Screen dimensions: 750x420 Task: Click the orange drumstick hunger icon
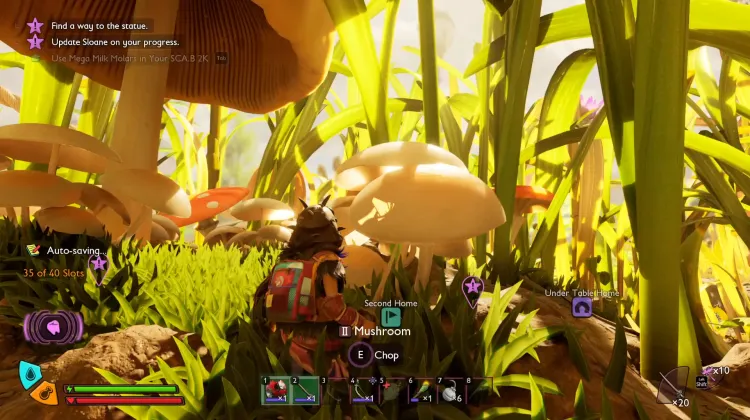[43, 391]
